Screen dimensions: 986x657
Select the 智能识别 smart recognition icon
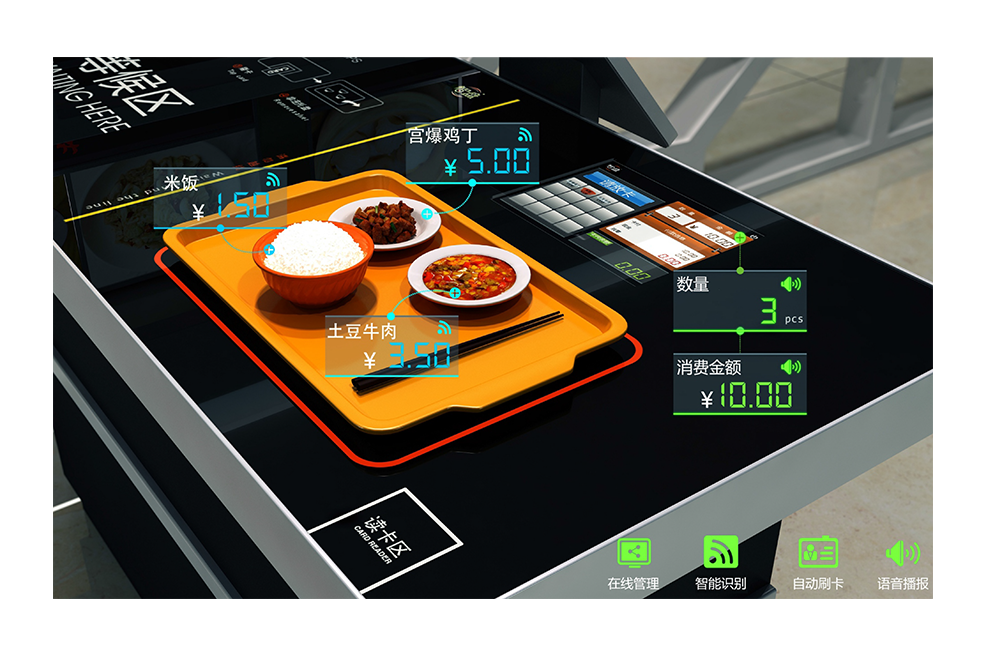point(720,552)
